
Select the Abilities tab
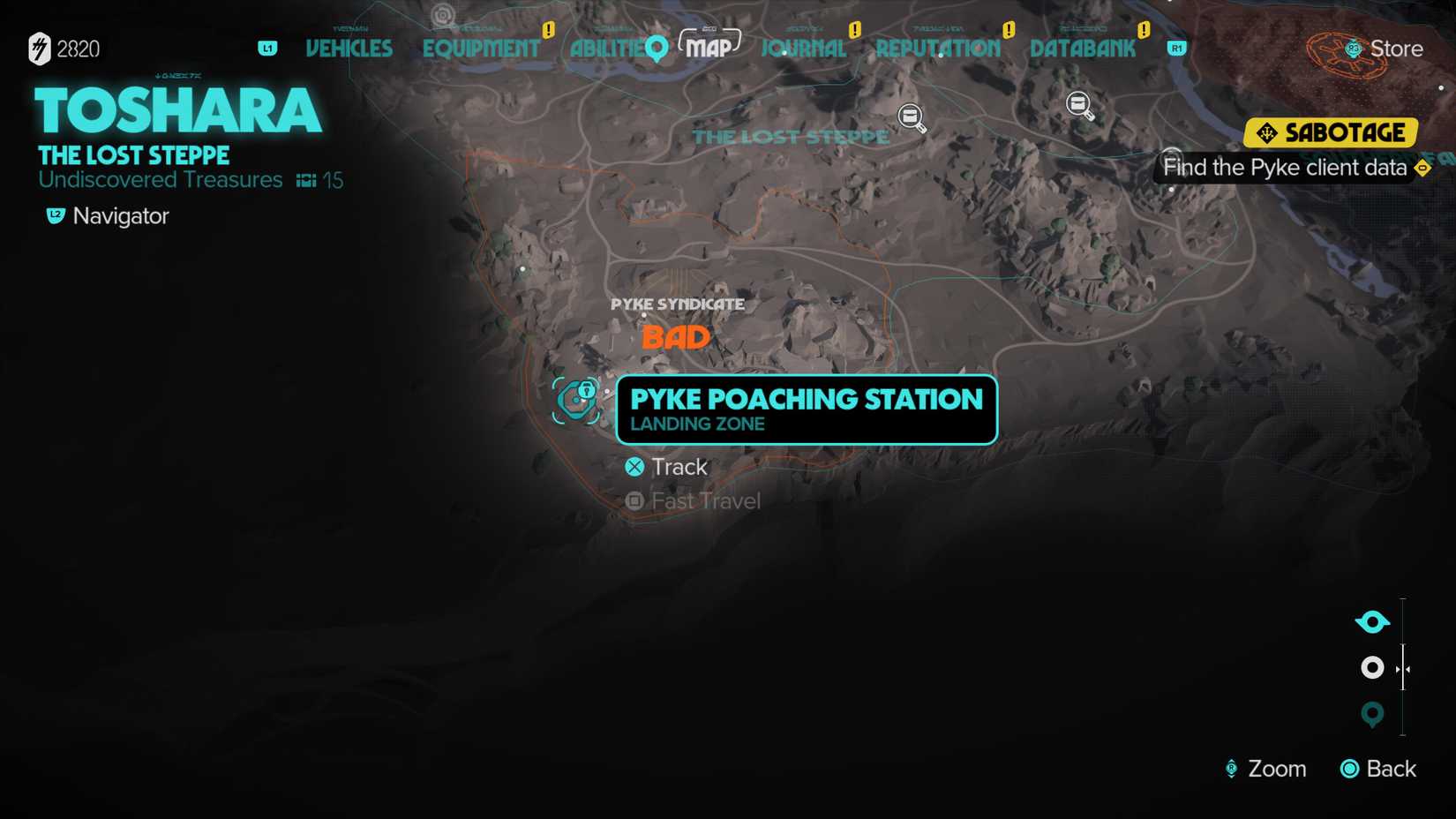(x=607, y=49)
